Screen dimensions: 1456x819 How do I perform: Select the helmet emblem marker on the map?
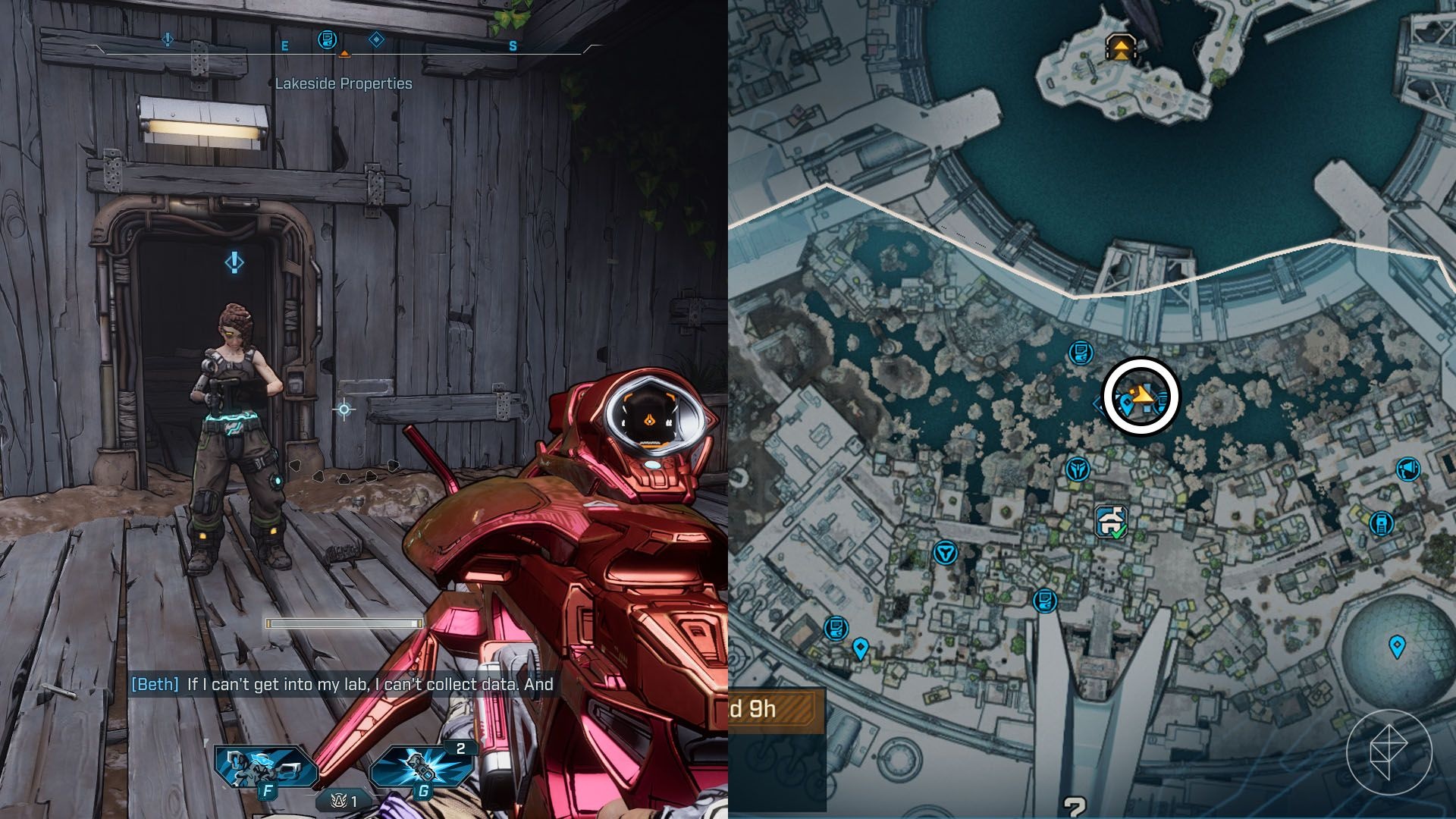1077,470
